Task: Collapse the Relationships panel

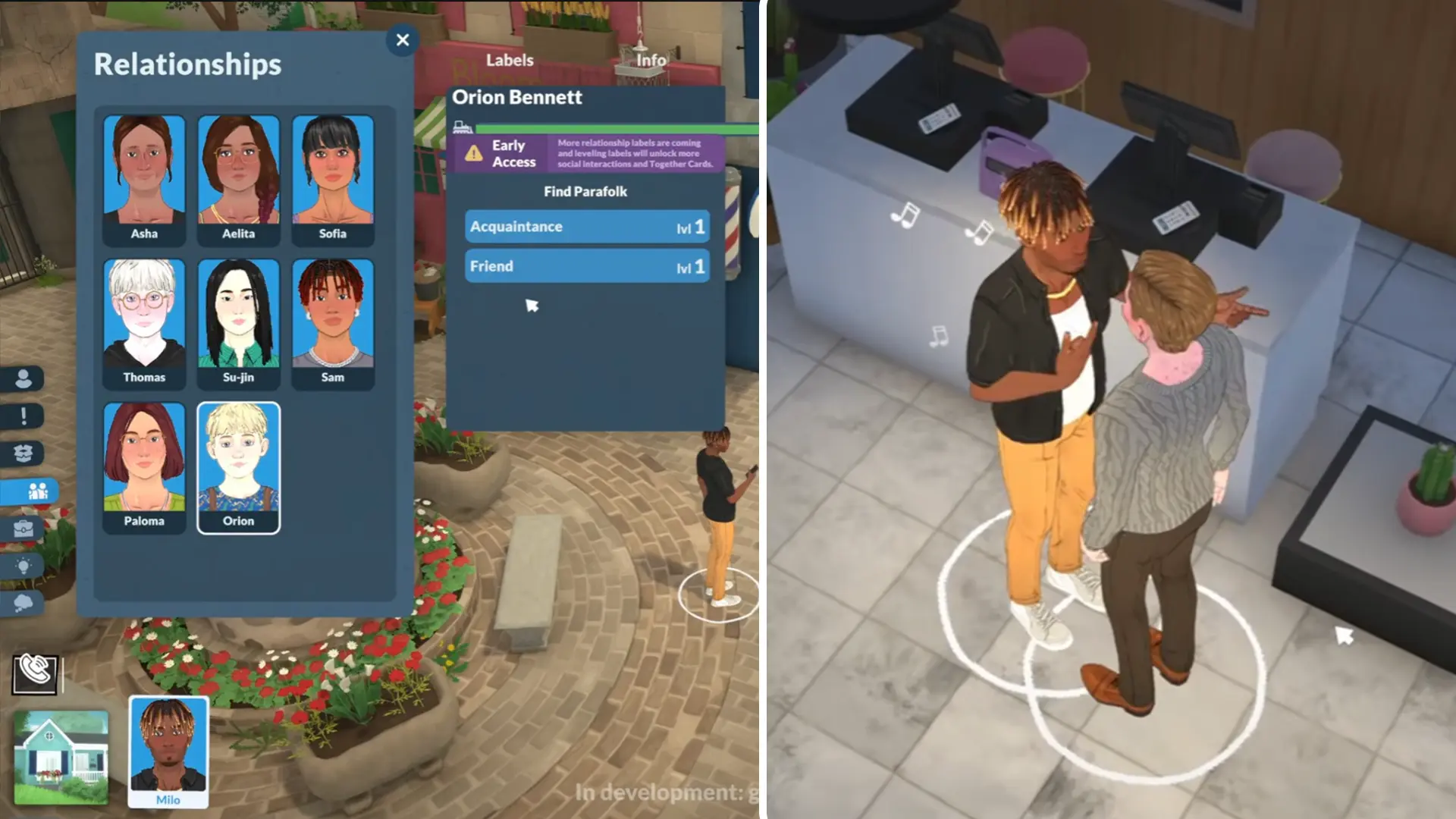Action: (x=403, y=40)
